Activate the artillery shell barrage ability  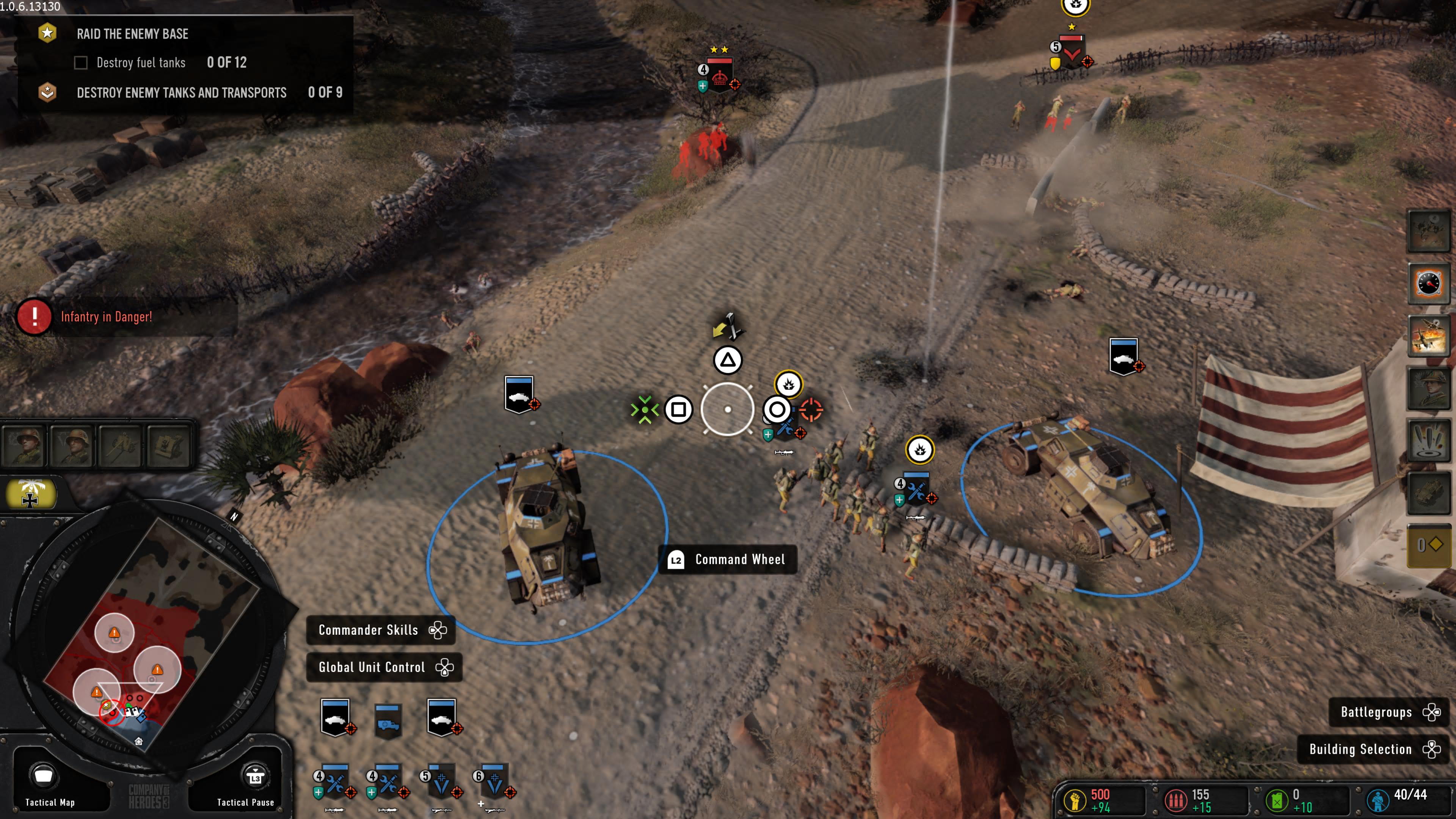click(1428, 440)
